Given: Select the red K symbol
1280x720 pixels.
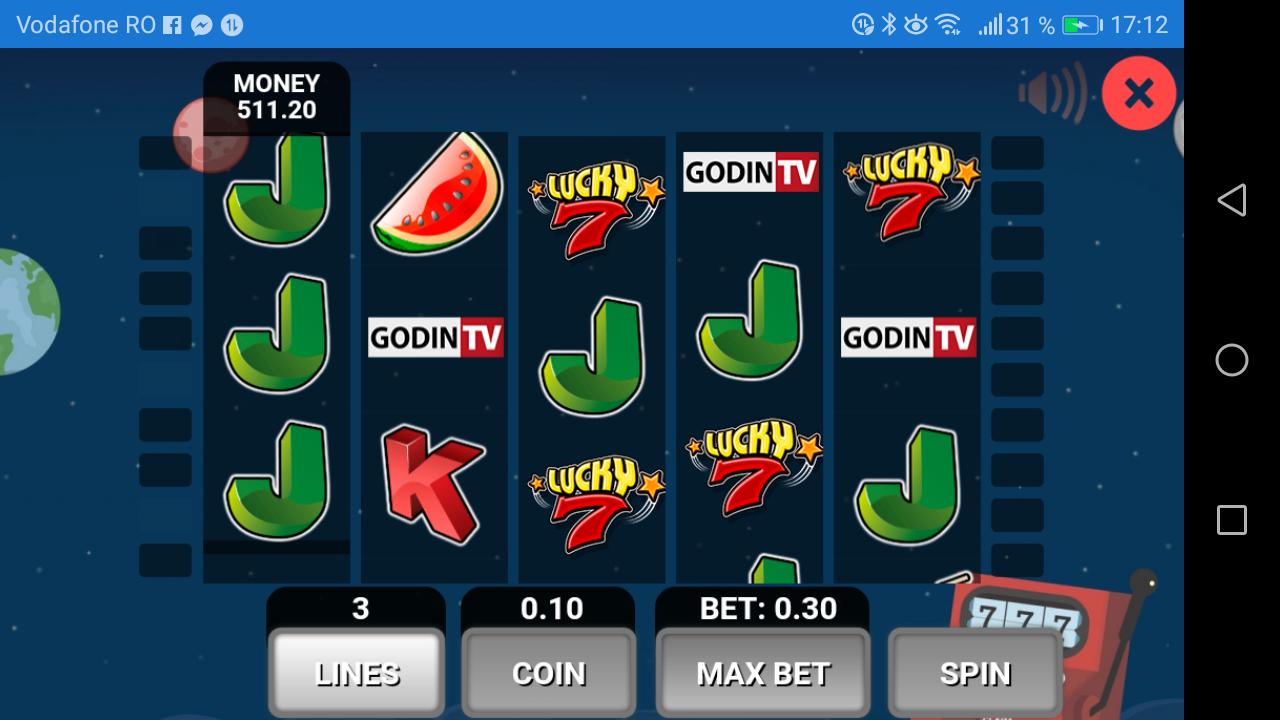Looking at the screenshot, I should coord(433,480).
